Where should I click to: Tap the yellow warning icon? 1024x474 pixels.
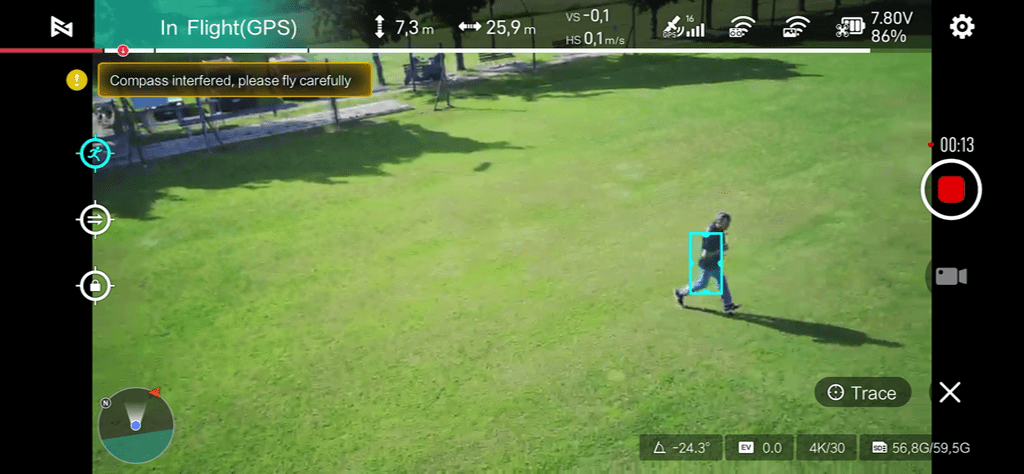(77, 80)
